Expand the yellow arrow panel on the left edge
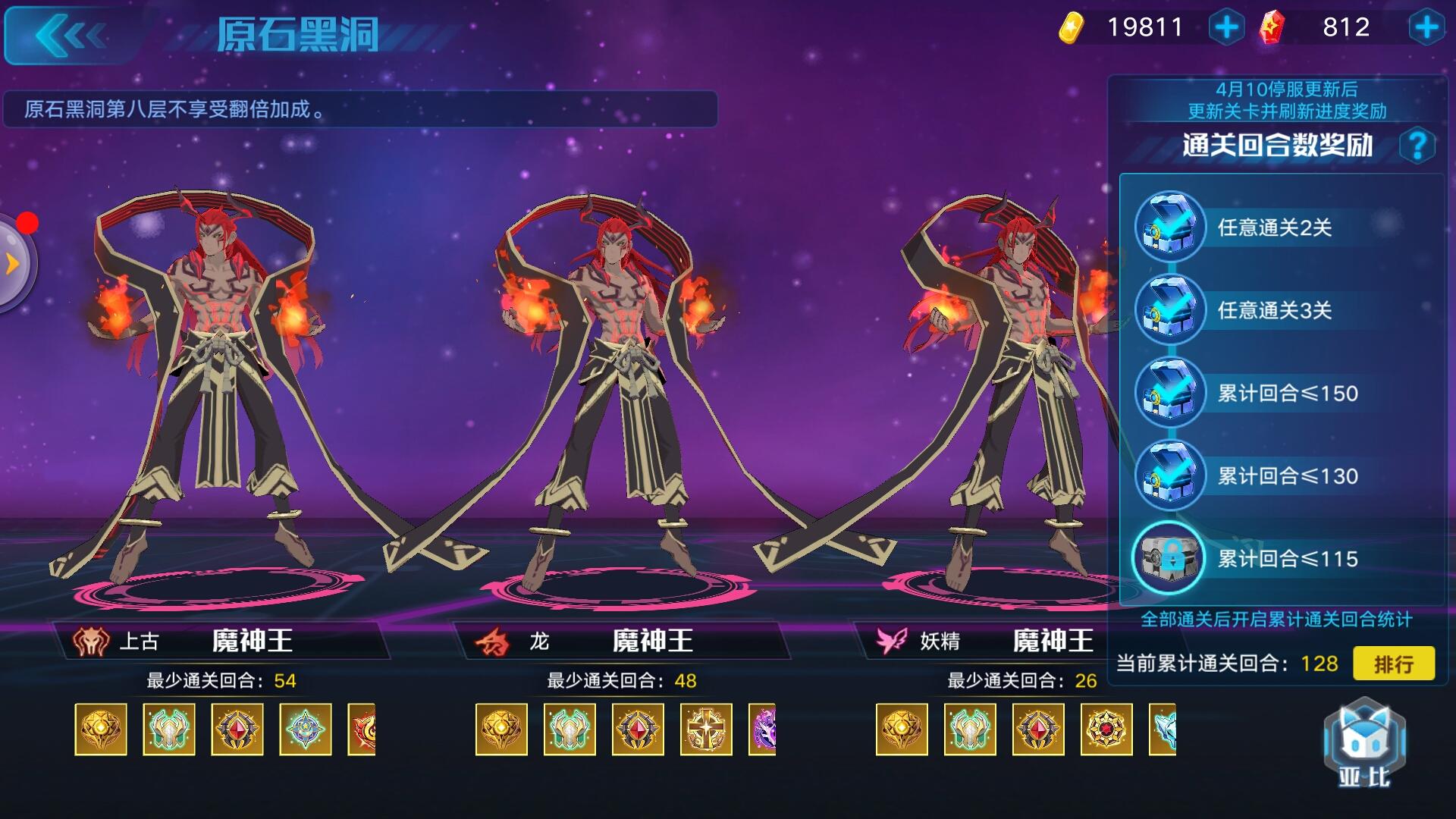This screenshot has width=1456, height=819. click(x=11, y=262)
